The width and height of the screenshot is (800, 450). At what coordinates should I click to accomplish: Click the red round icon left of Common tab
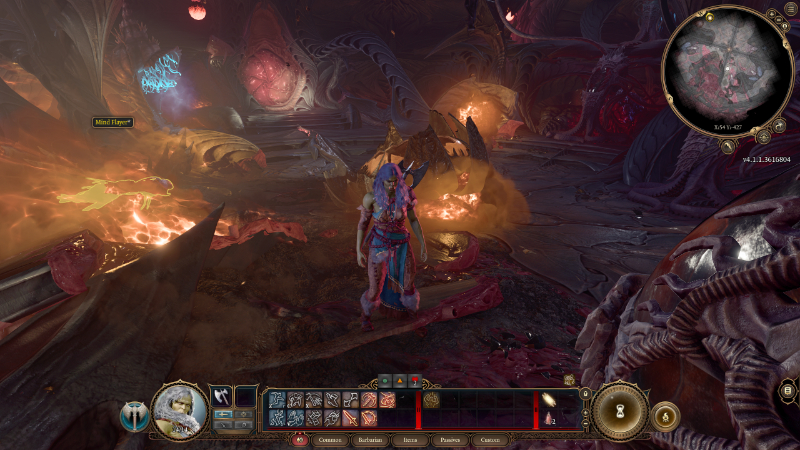point(298,439)
